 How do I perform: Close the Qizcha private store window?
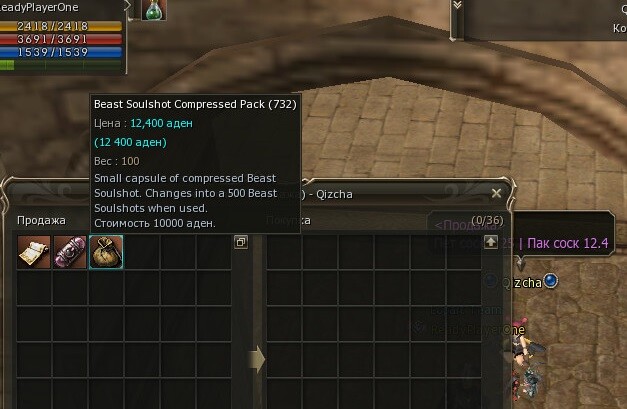(496, 192)
